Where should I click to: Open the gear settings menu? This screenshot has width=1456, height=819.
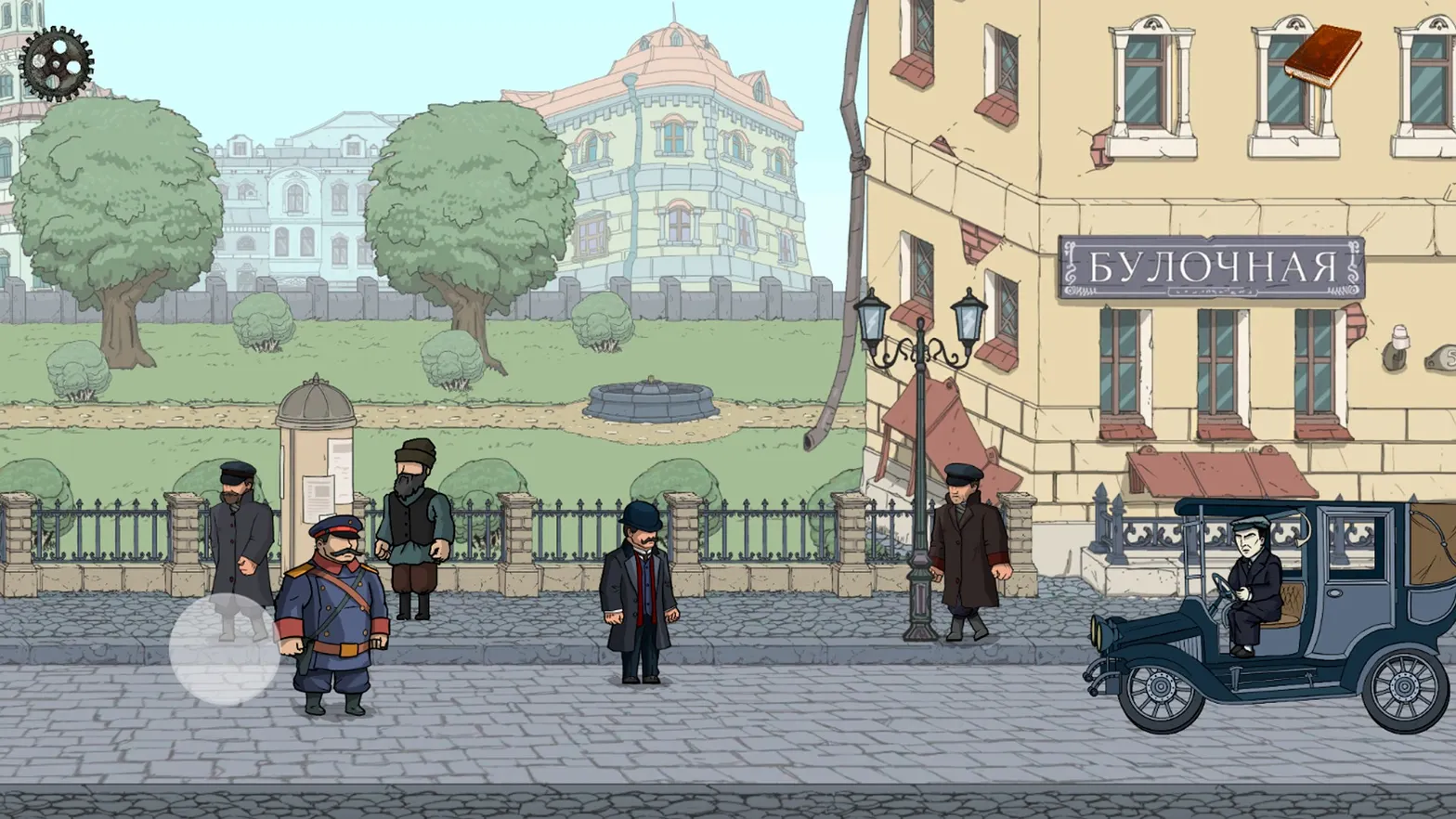coord(58,63)
